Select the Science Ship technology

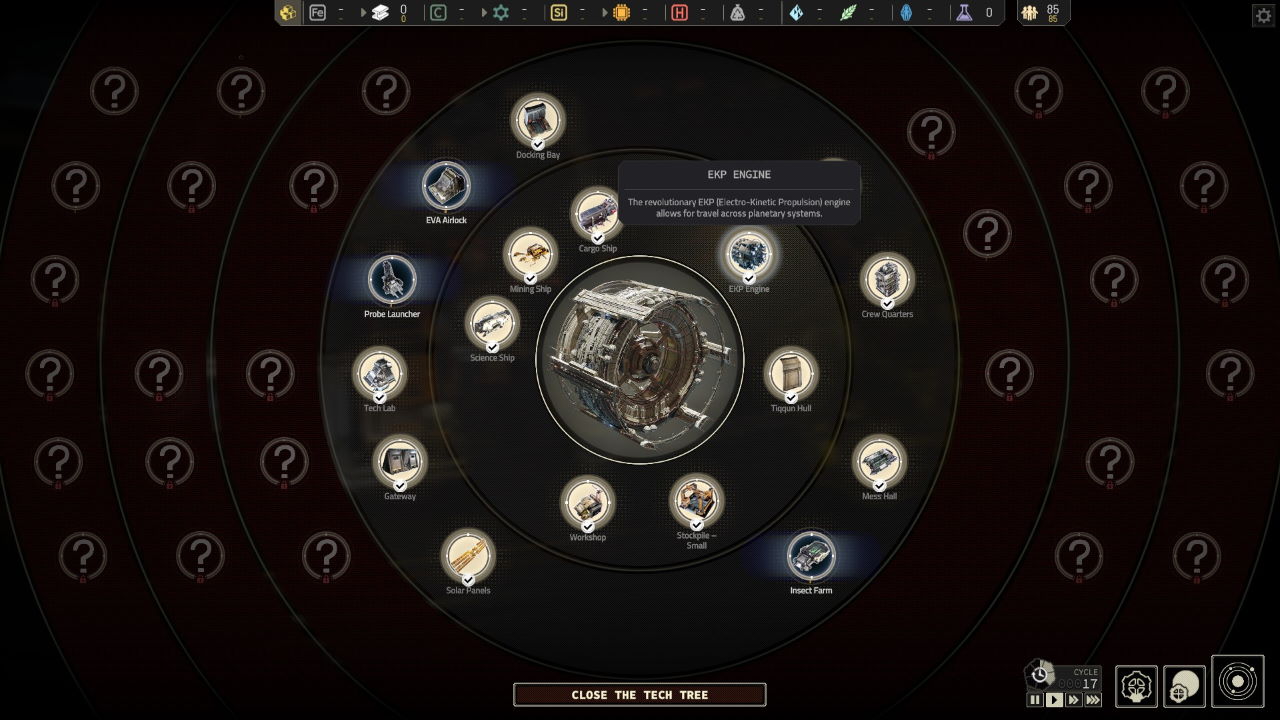tap(492, 323)
